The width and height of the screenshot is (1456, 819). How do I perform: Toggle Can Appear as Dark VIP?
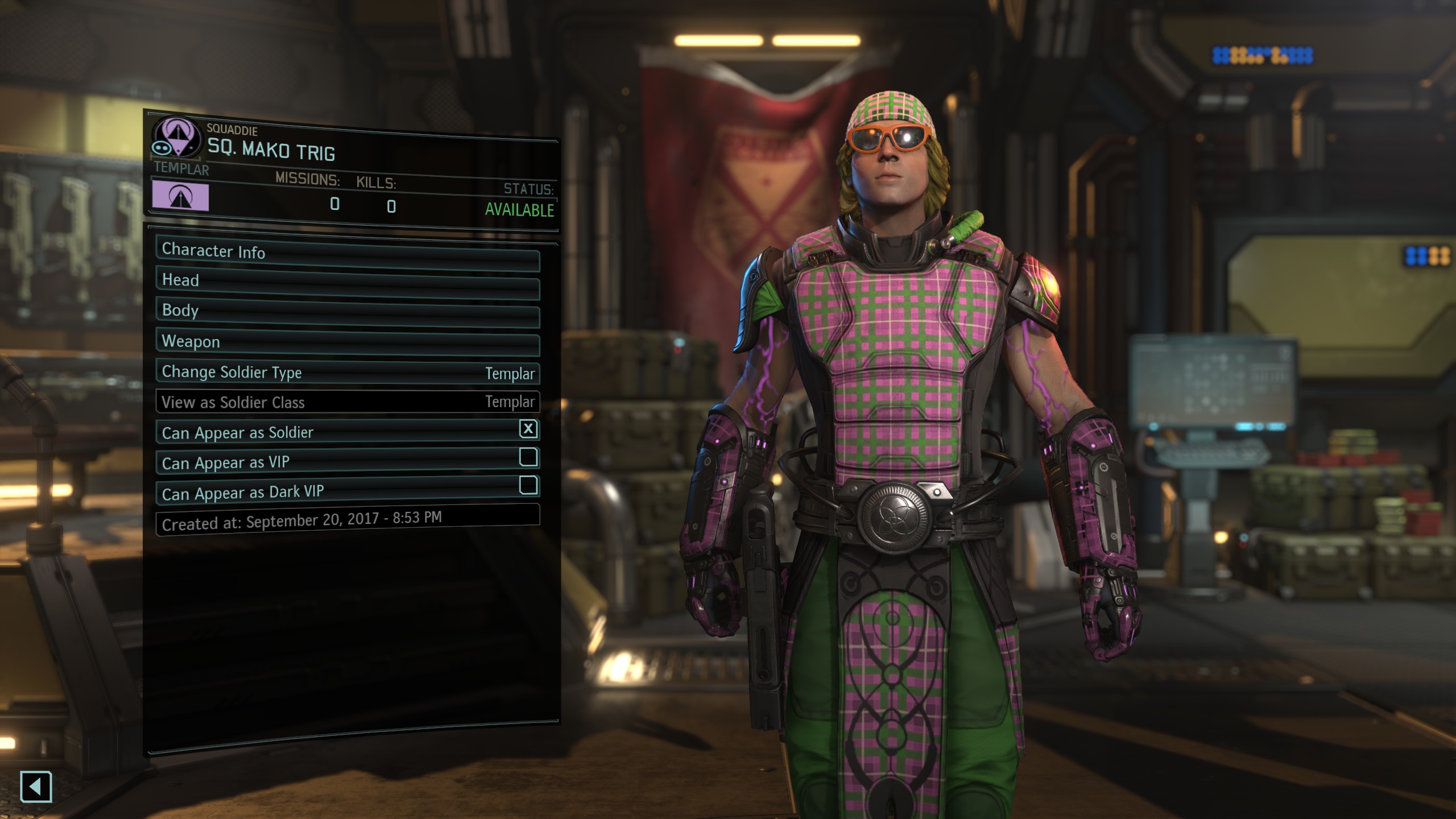tap(528, 486)
